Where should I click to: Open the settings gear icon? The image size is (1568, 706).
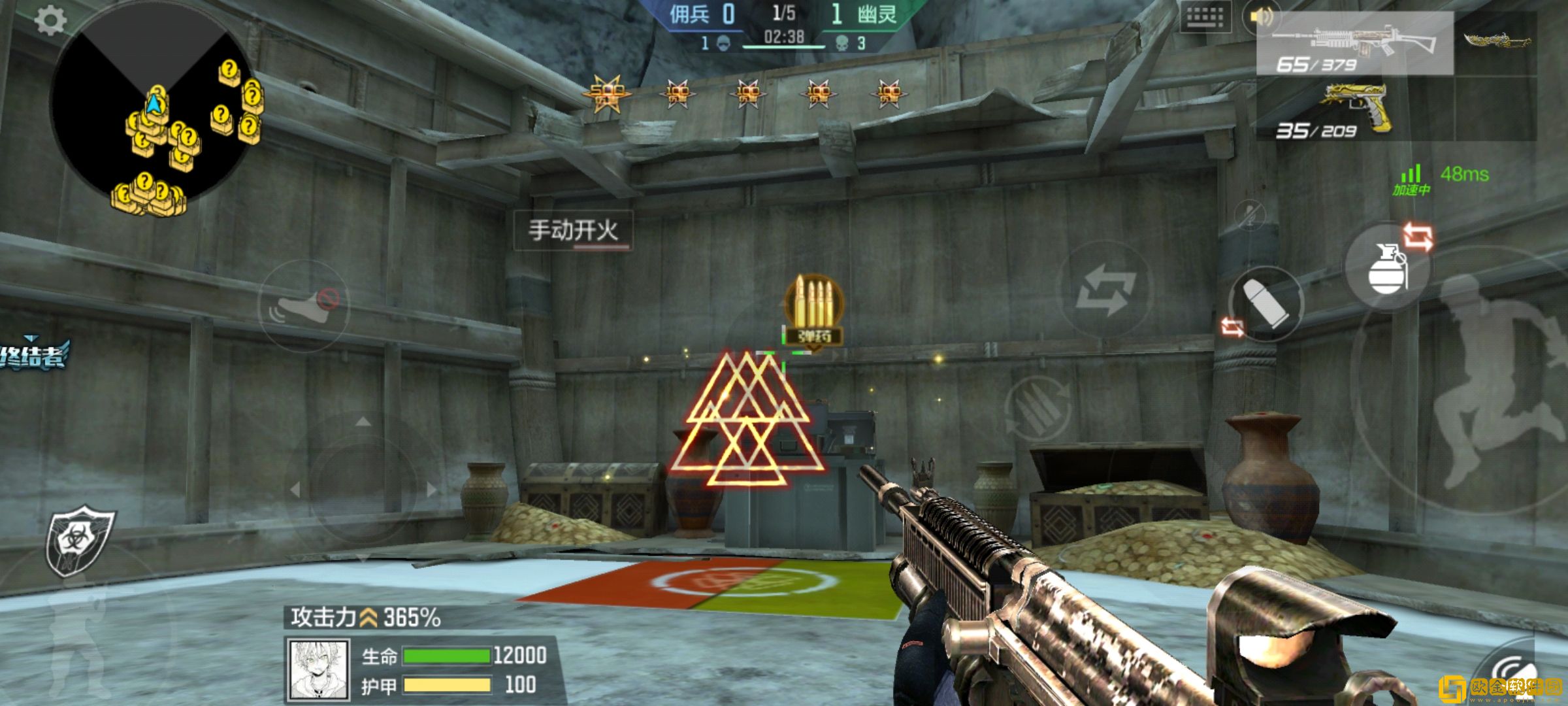[50, 21]
